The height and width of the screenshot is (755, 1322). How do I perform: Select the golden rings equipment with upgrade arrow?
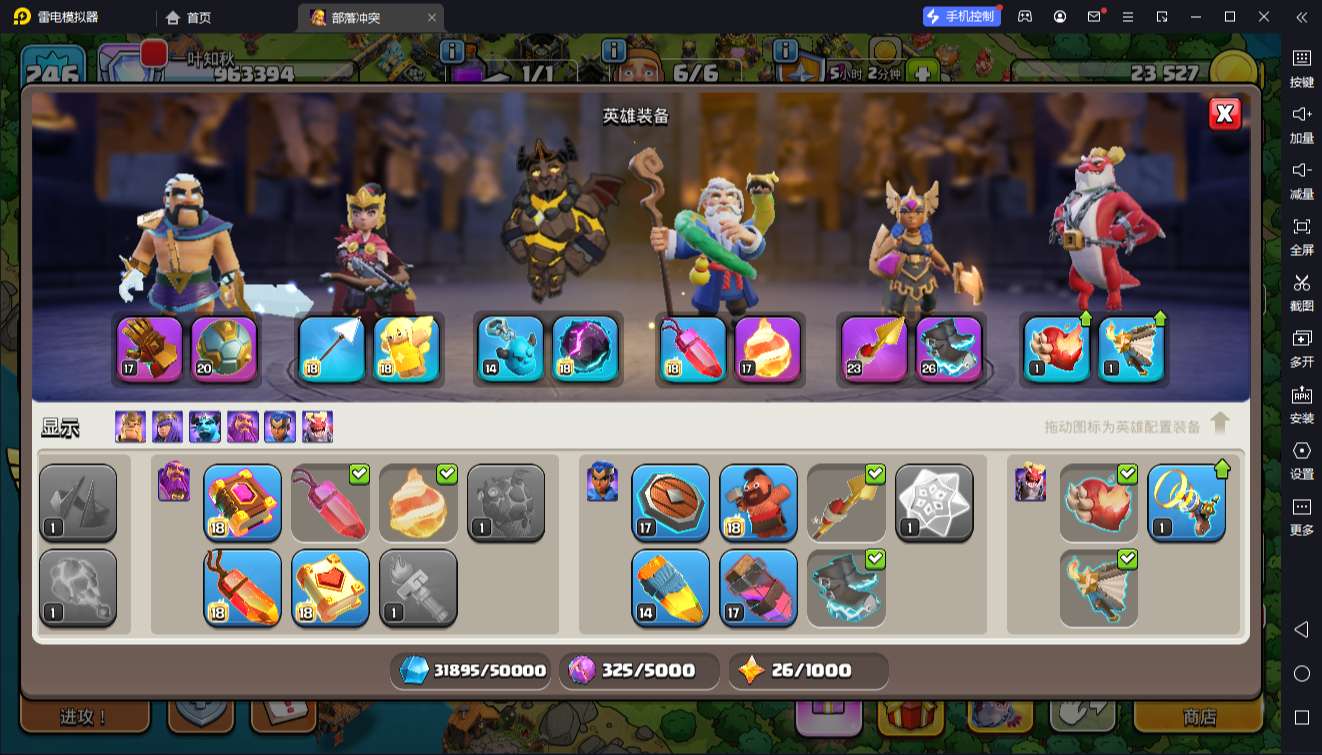click(x=1186, y=502)
